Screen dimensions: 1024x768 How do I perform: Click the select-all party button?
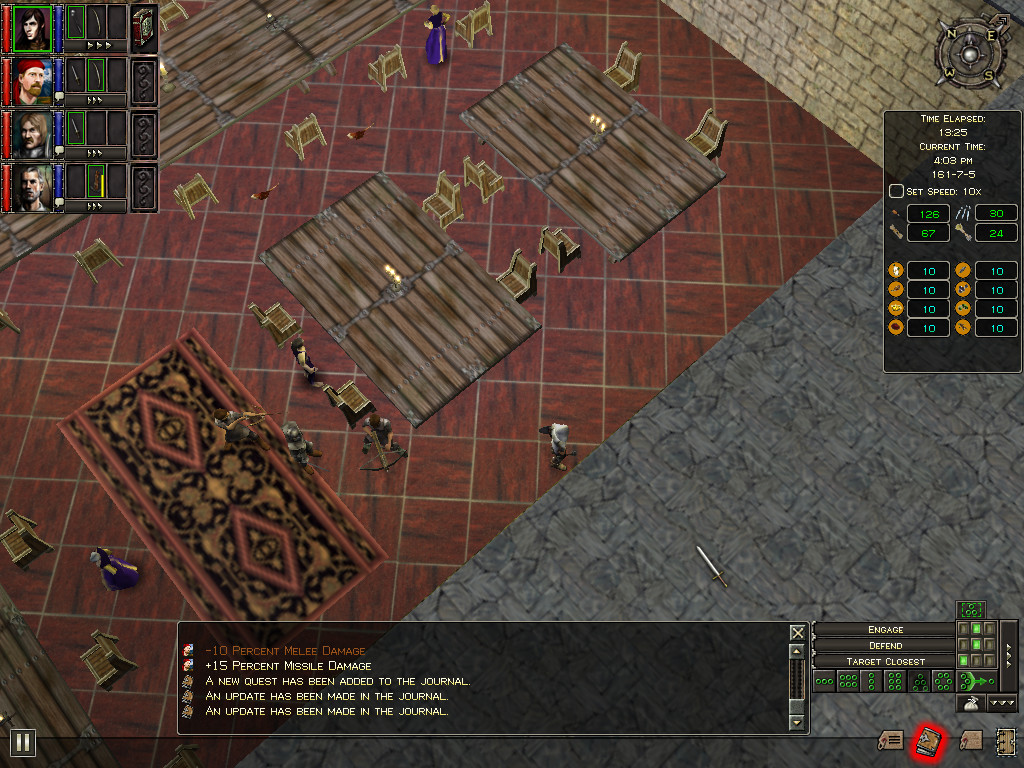point(970,609)
